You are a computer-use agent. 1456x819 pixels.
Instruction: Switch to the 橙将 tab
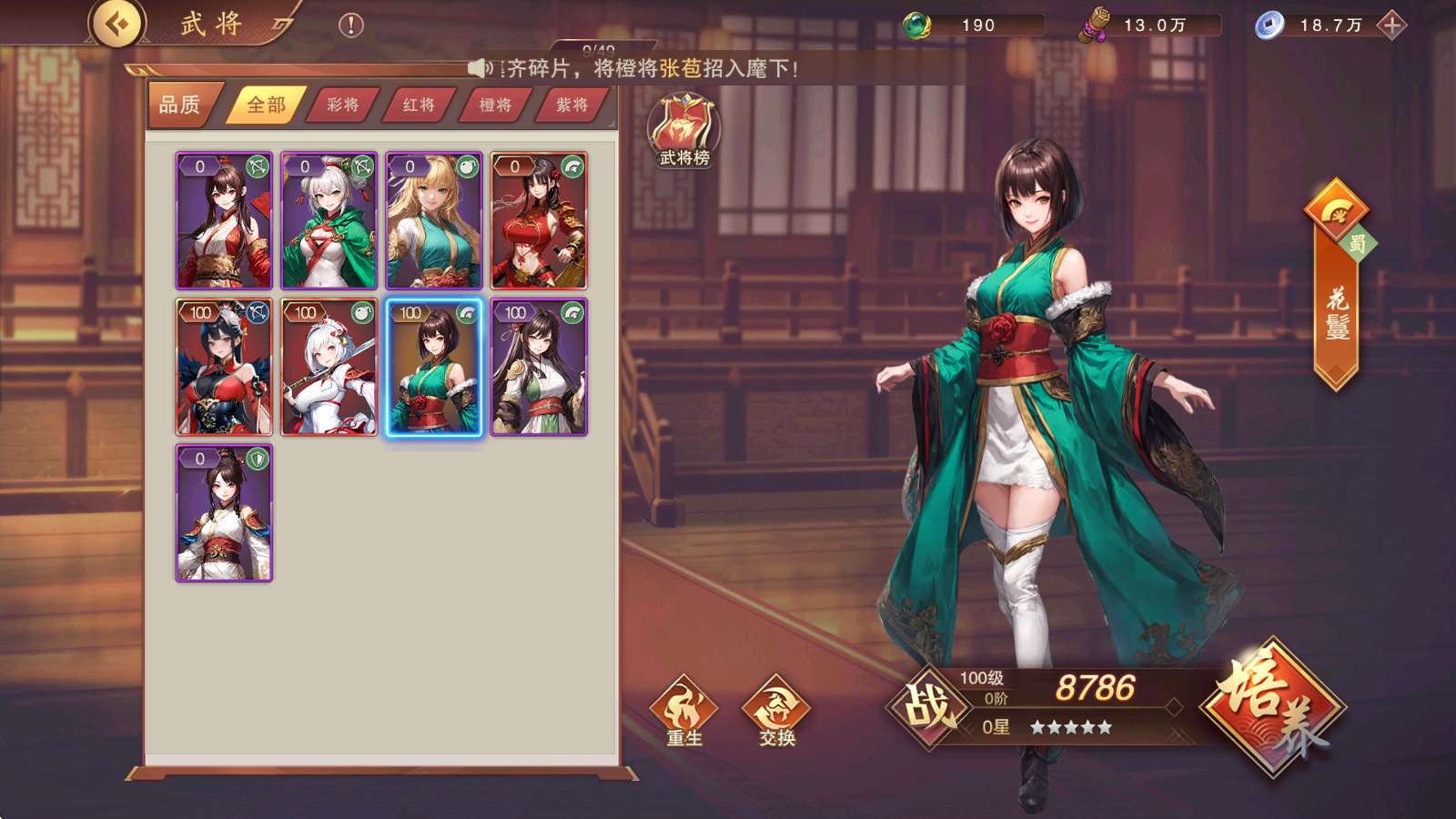493,105
